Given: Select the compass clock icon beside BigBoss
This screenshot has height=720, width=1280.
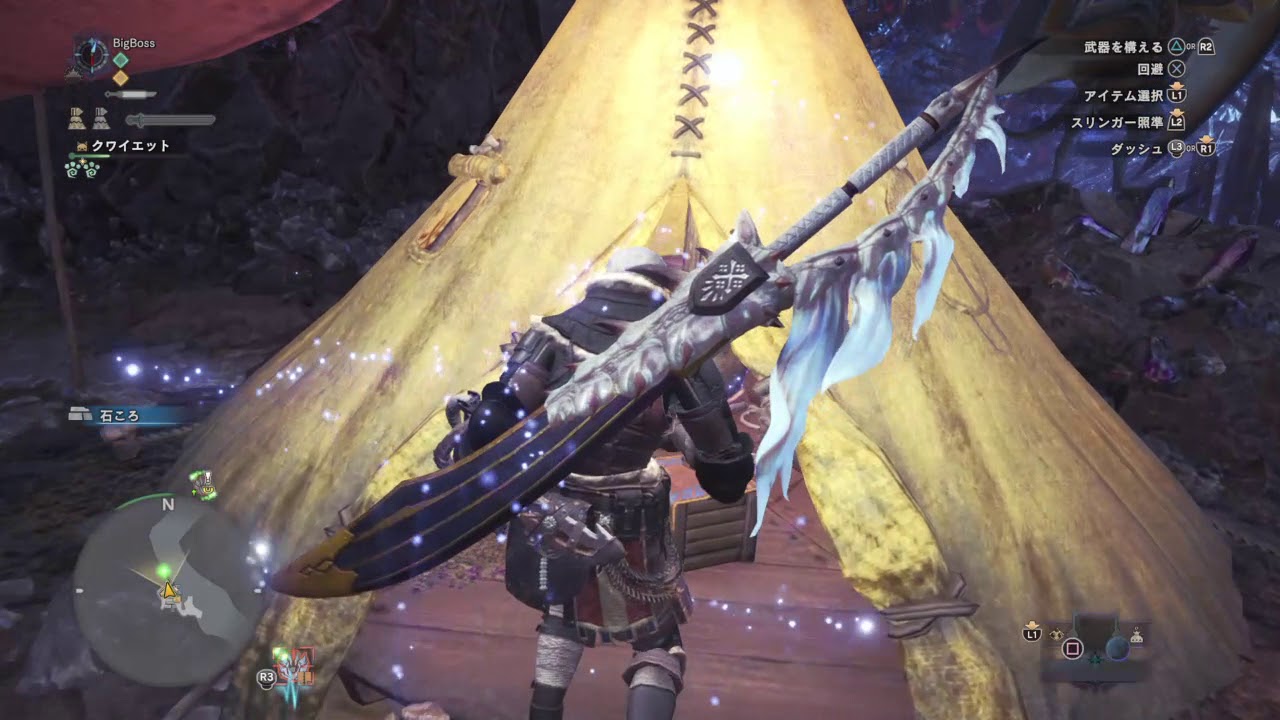Looking at the screenshot, I should click(x=91, y=54).
